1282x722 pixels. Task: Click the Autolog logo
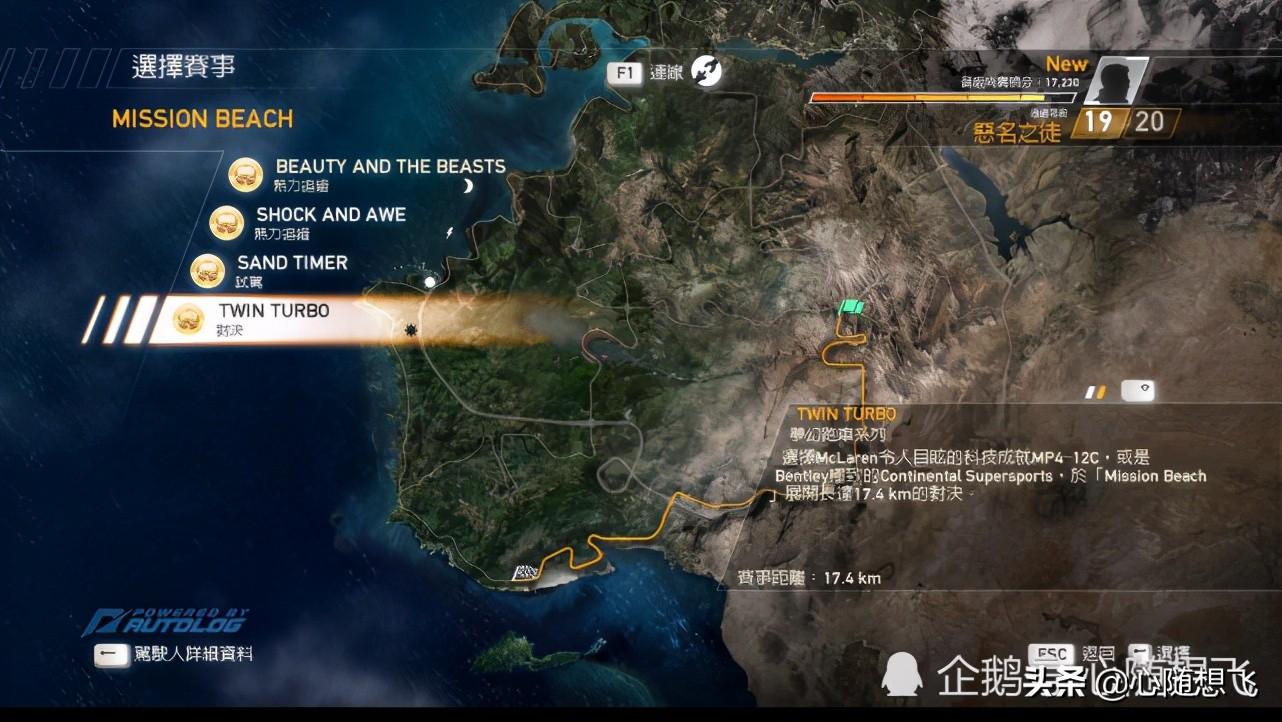pyautogui.click(x=166, y=623)
